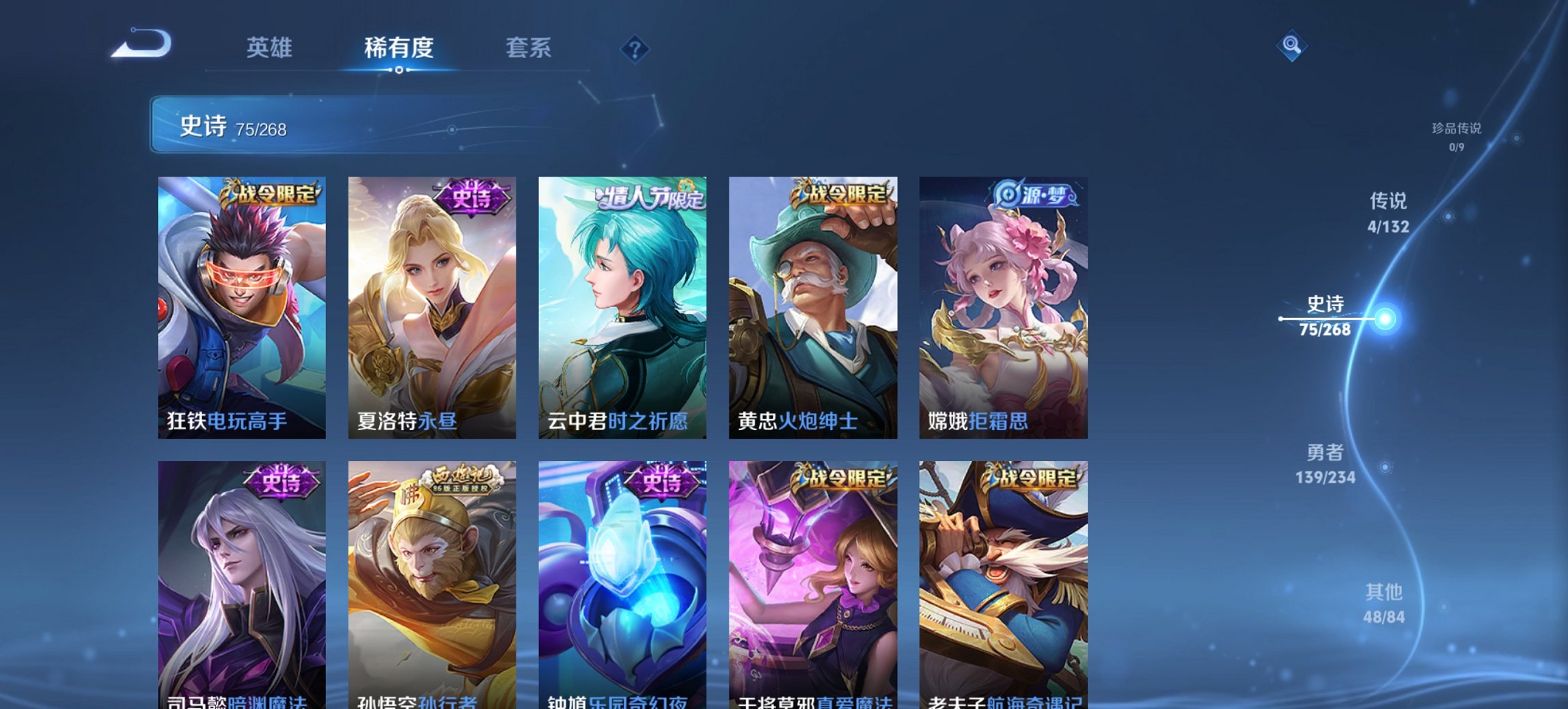Click the 情人节限定 badge on 云中君's card
1568x709 pixels.
coord(650,197)
